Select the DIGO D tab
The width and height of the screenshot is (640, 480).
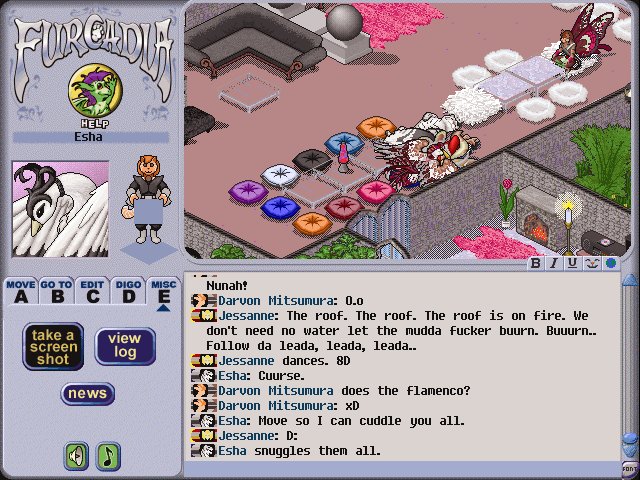pos(128,290)
